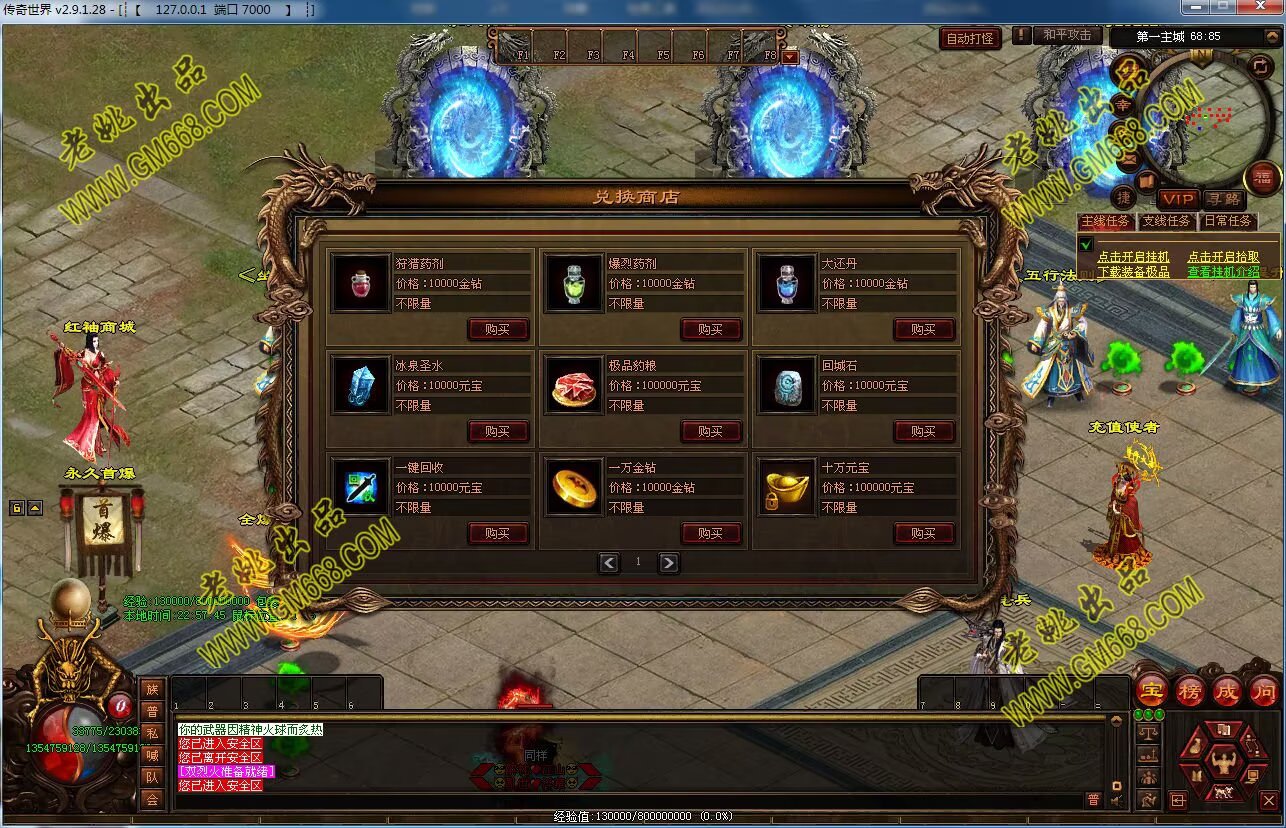The height and width of the screenshot is (828, 1286).
Task: Show the 日常任务 daily quests tab
Action: [x=1227, y=221]
